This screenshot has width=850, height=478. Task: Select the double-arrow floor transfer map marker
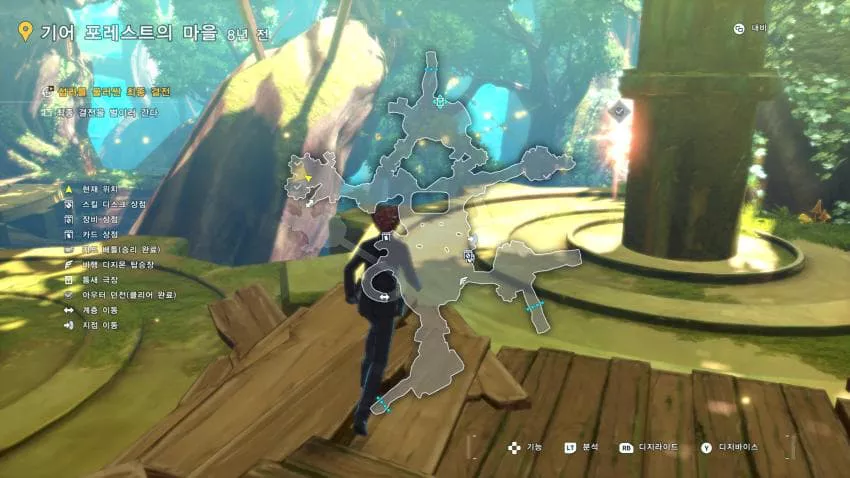click(x=382, y=296)
